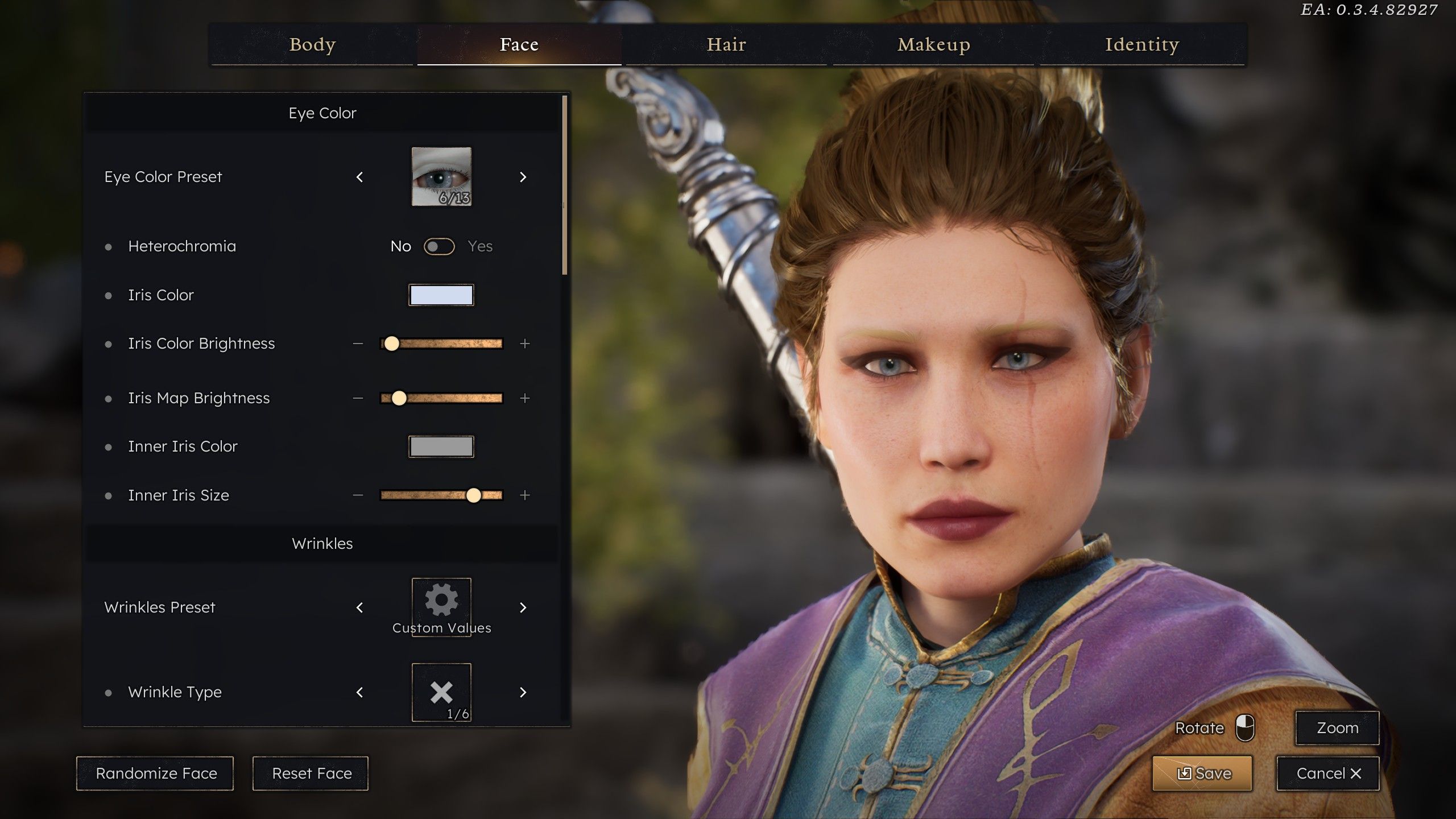The width and height of the screenshot is (1456, 819).
Task: Click the eye color preset thumbnail 6/13
Action: pos(441,177)
